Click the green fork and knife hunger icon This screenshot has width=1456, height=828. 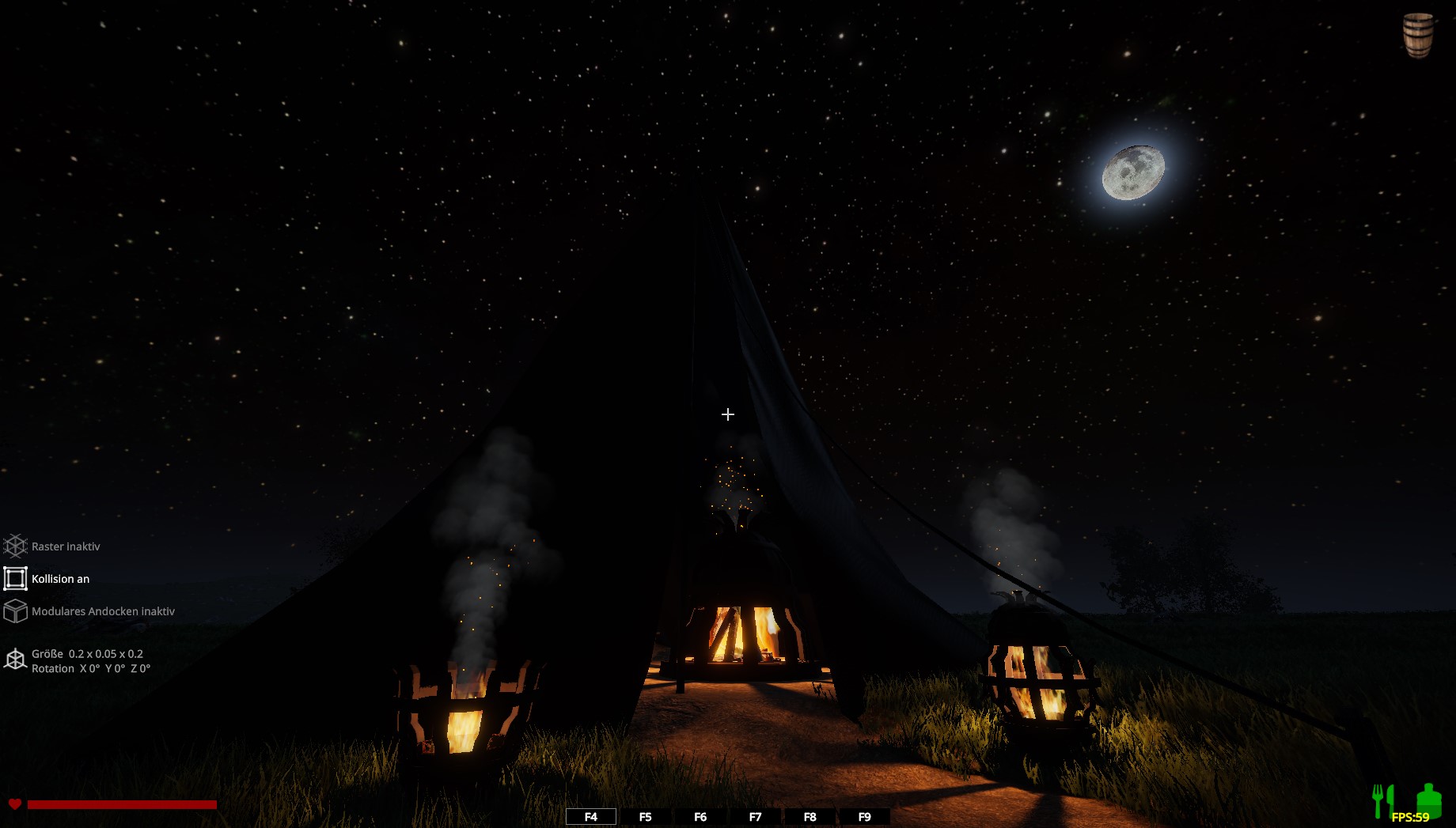(x=1382, y=800)
